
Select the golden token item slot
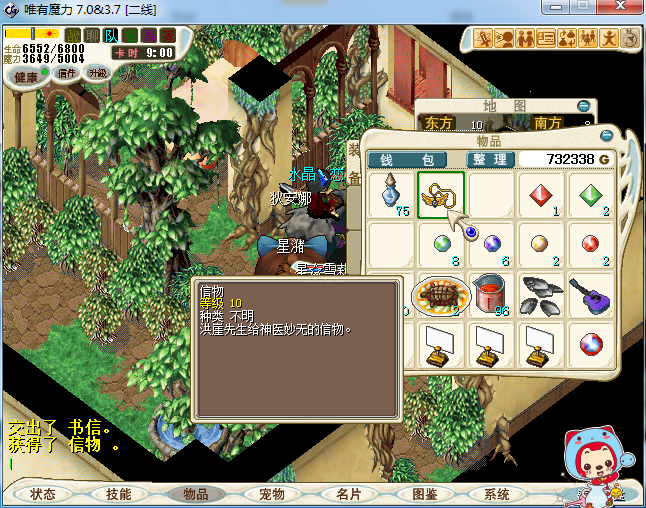click(441, 194)
